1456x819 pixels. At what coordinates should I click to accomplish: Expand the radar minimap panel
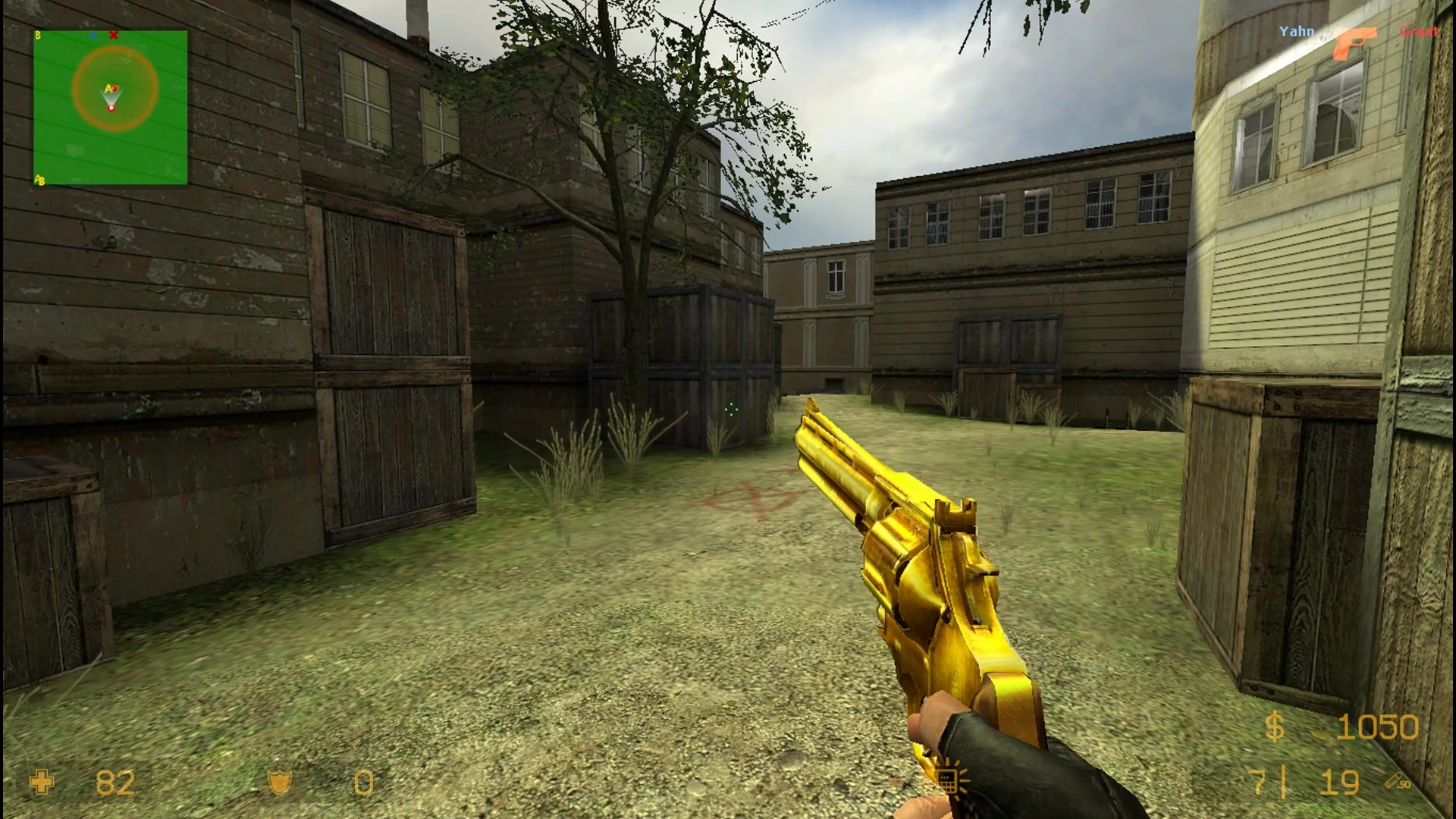point(111,106)
